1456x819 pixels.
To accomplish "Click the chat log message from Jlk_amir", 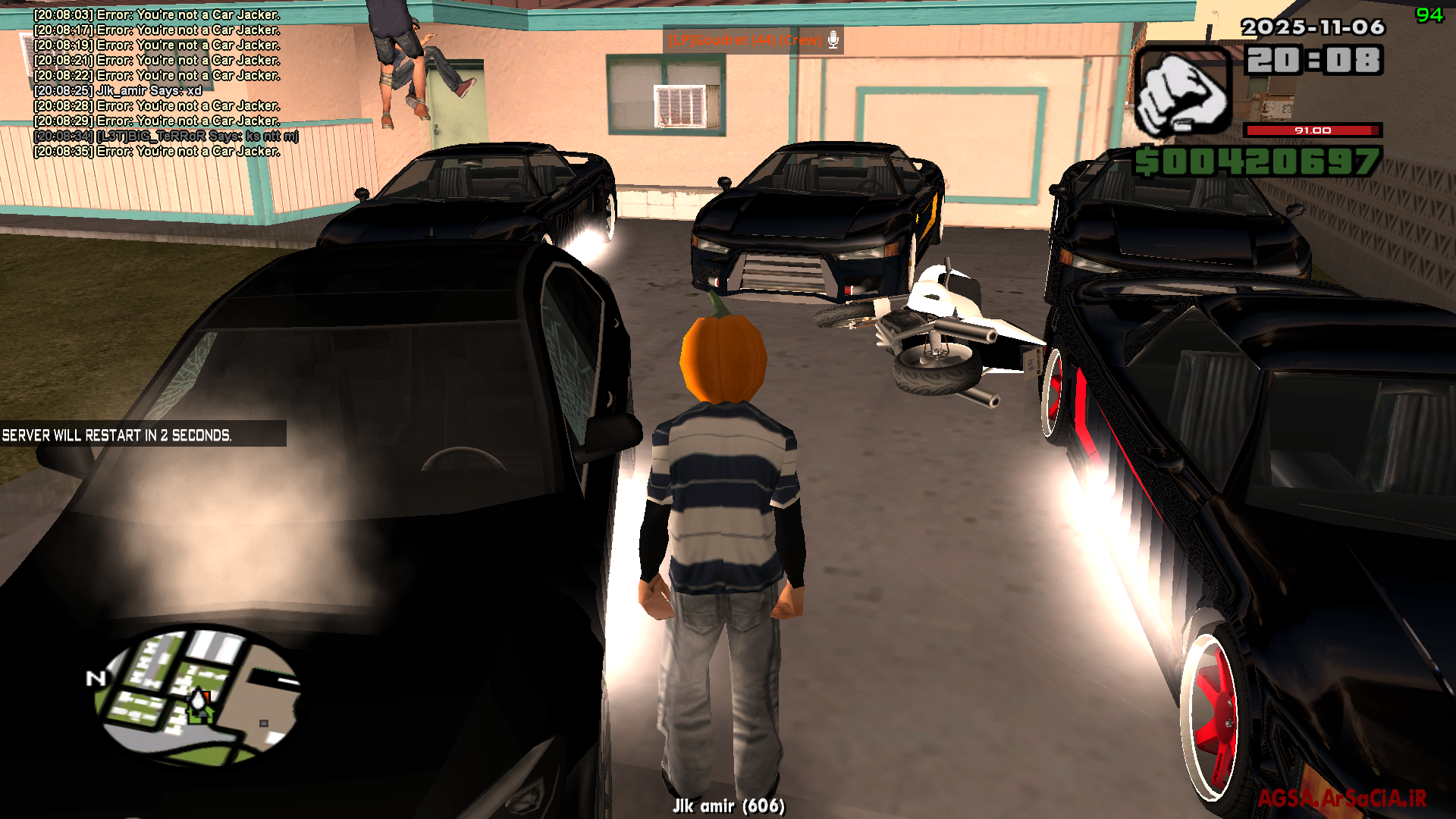I will pyautogui.click(x=118, y=91).
